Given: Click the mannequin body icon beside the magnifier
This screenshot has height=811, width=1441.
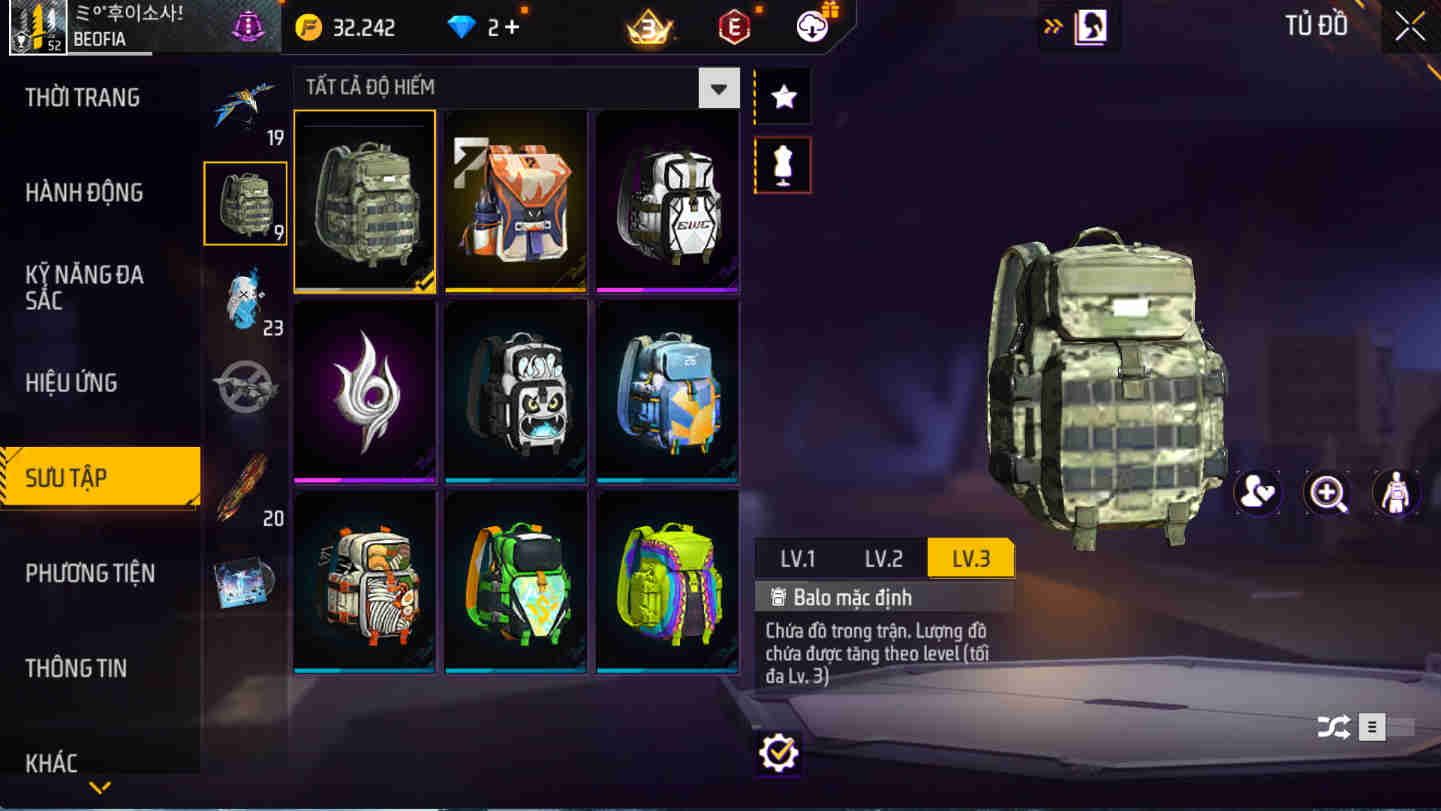Looking at the screenshot, I should [1398, 492].
